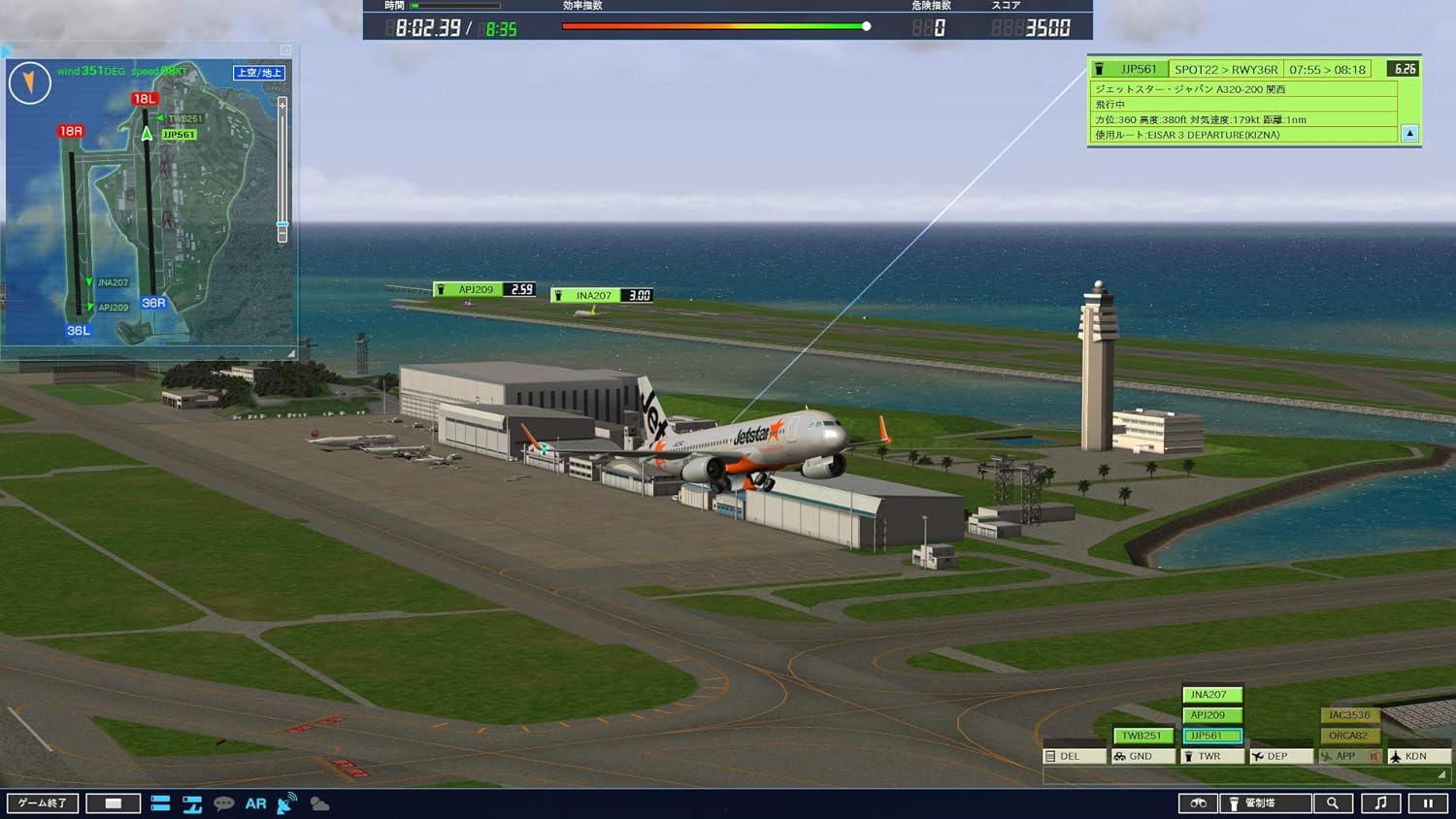Image resolution: width=1456 pixels, height=819 pixels.
Task: Switch to the TWR controller tab
Action: pos(1211,755)
